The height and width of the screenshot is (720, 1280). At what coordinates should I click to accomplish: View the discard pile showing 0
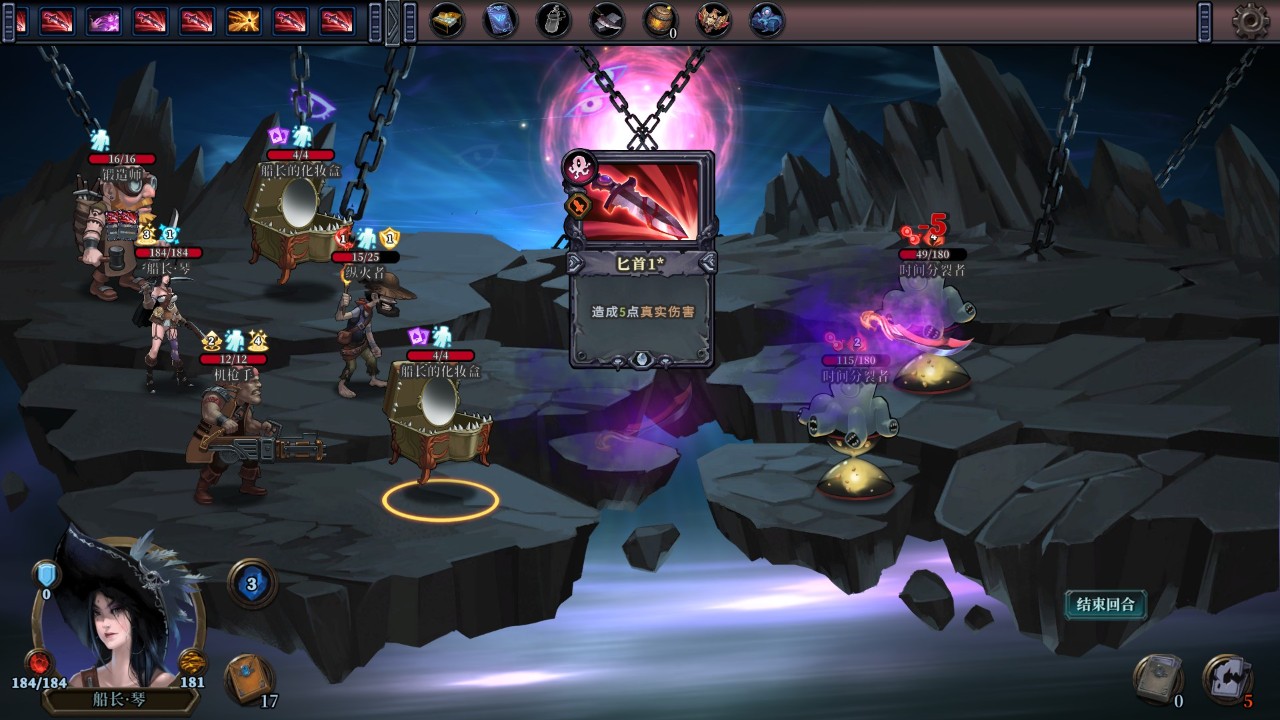click(1157, 679)
